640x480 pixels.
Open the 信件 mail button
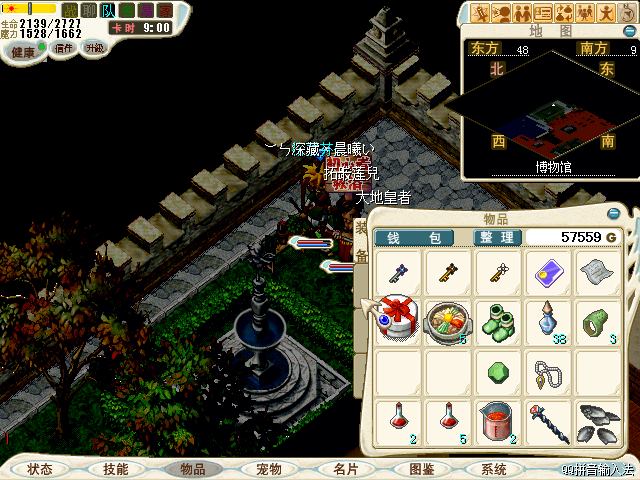click(x=64, y=47)
